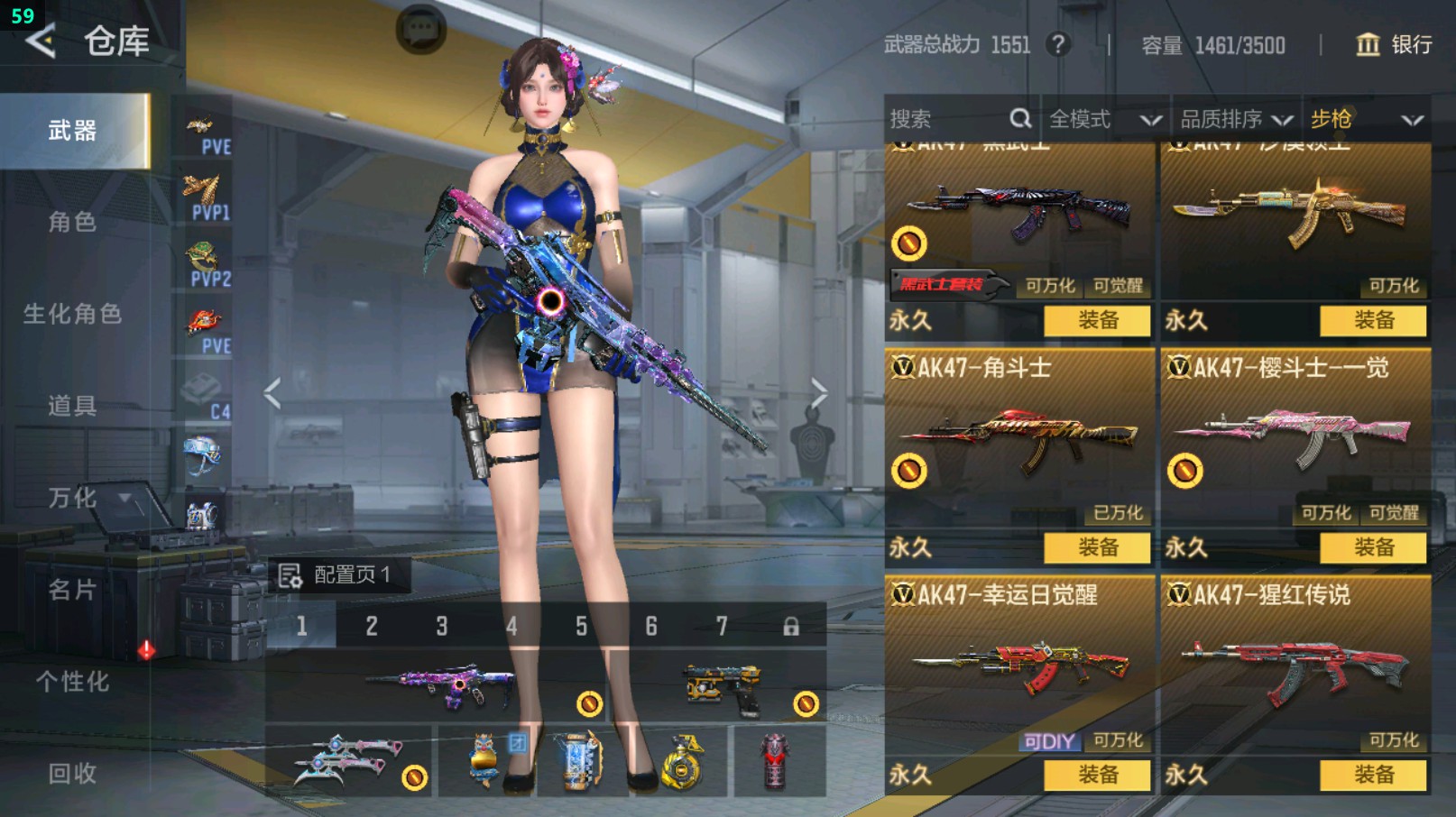Equip the AK47-幸运日觉醒 rifle

(1097, 775)
